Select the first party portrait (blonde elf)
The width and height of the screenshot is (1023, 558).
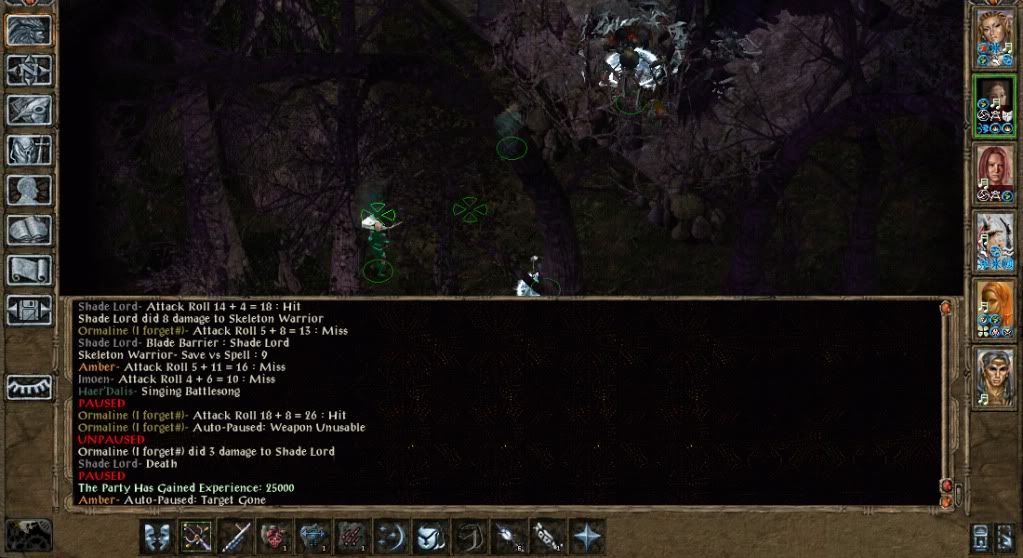(995, 38)
